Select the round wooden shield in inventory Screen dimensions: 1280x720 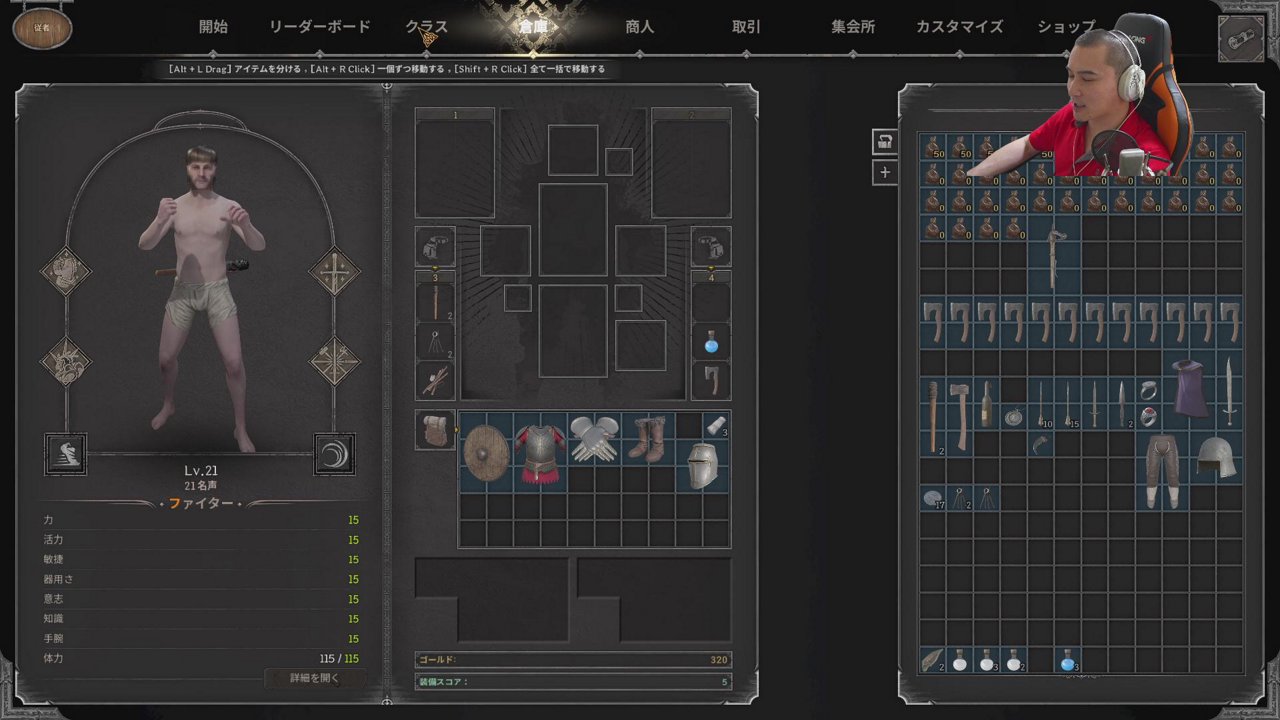(486, 453)
